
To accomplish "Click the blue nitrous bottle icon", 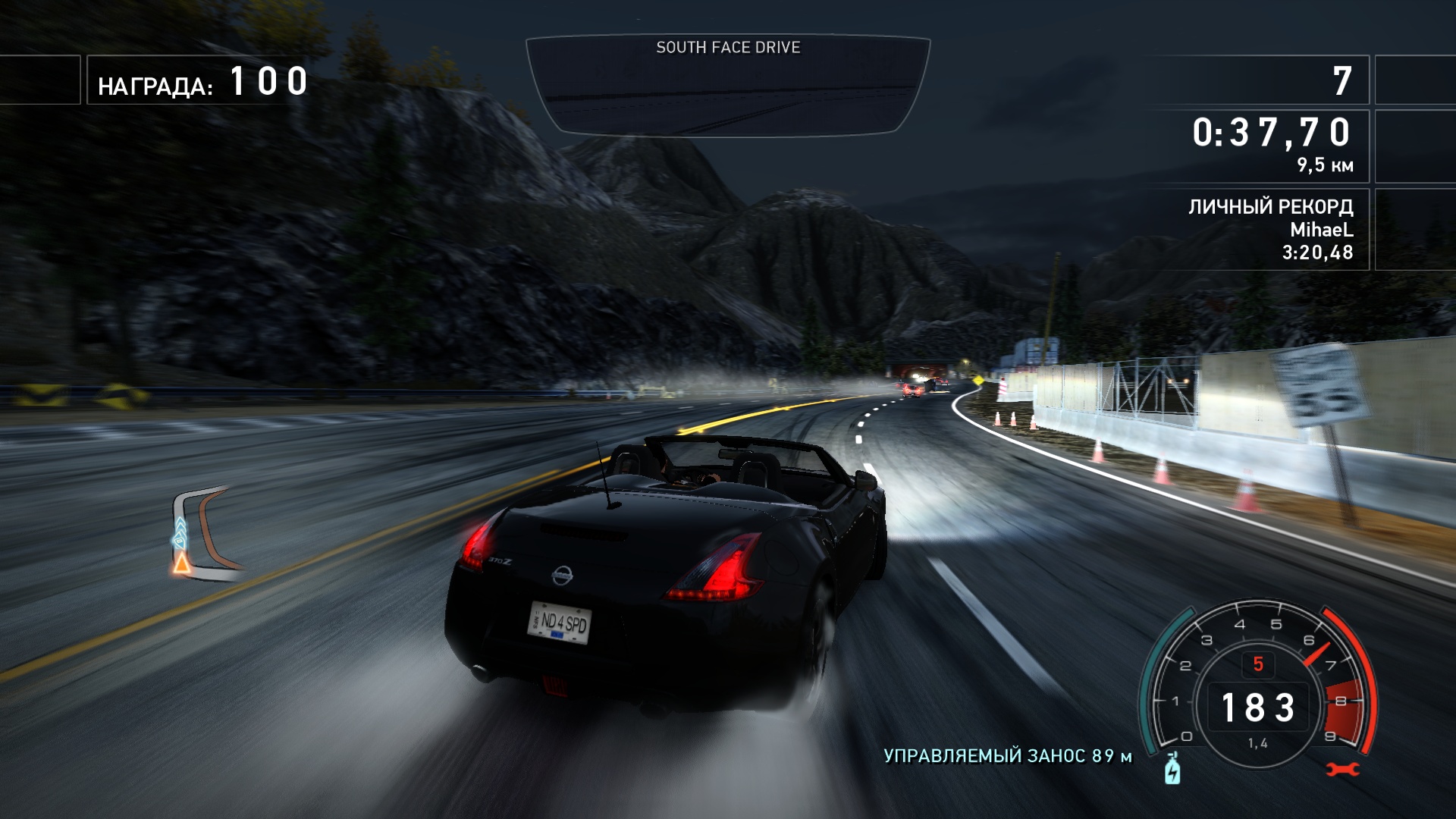I will (1172, 769).
